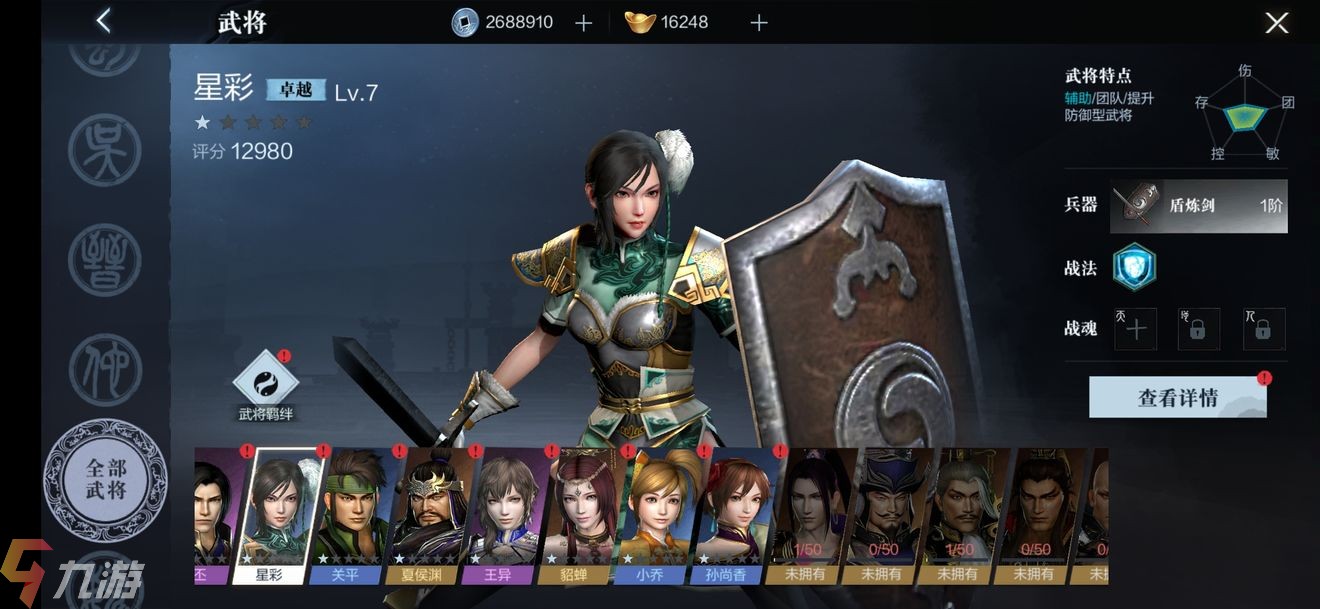Choose the 吴 faction seal
The image size is (1320, 609).
click(x=105, y=150)
